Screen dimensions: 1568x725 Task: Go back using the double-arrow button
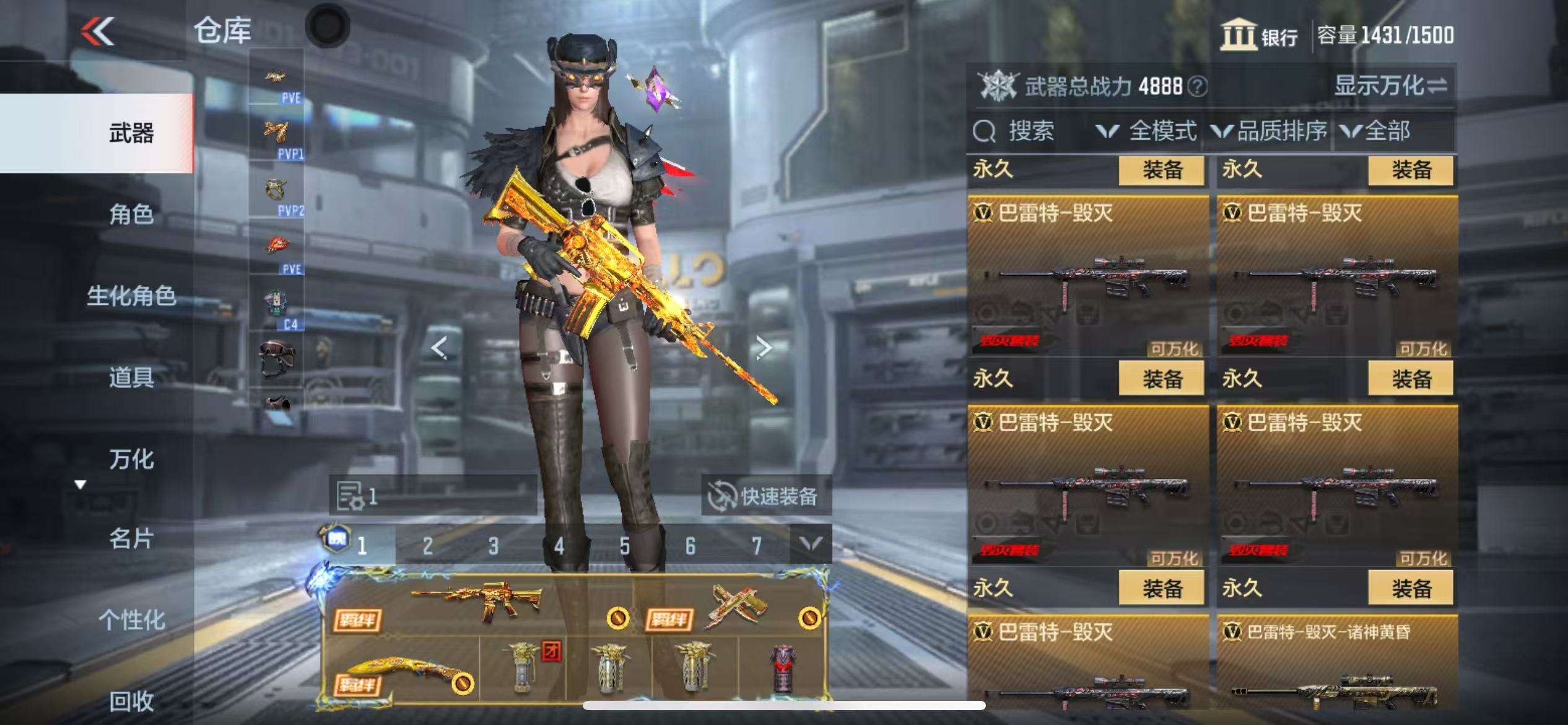pos(98,31)
